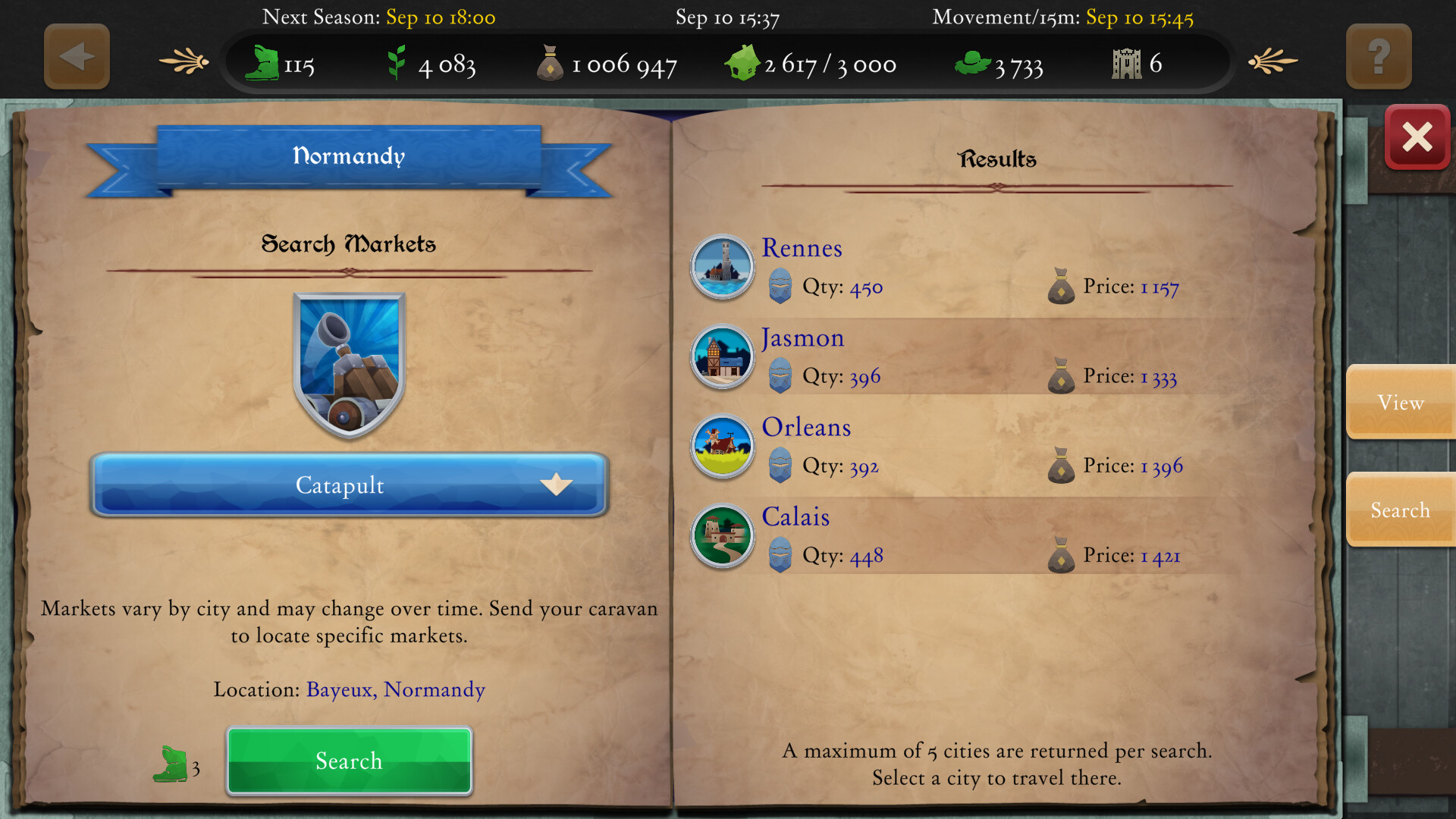
Task: Select the green hat icon showing 3 733
Action: coord(974,62)
